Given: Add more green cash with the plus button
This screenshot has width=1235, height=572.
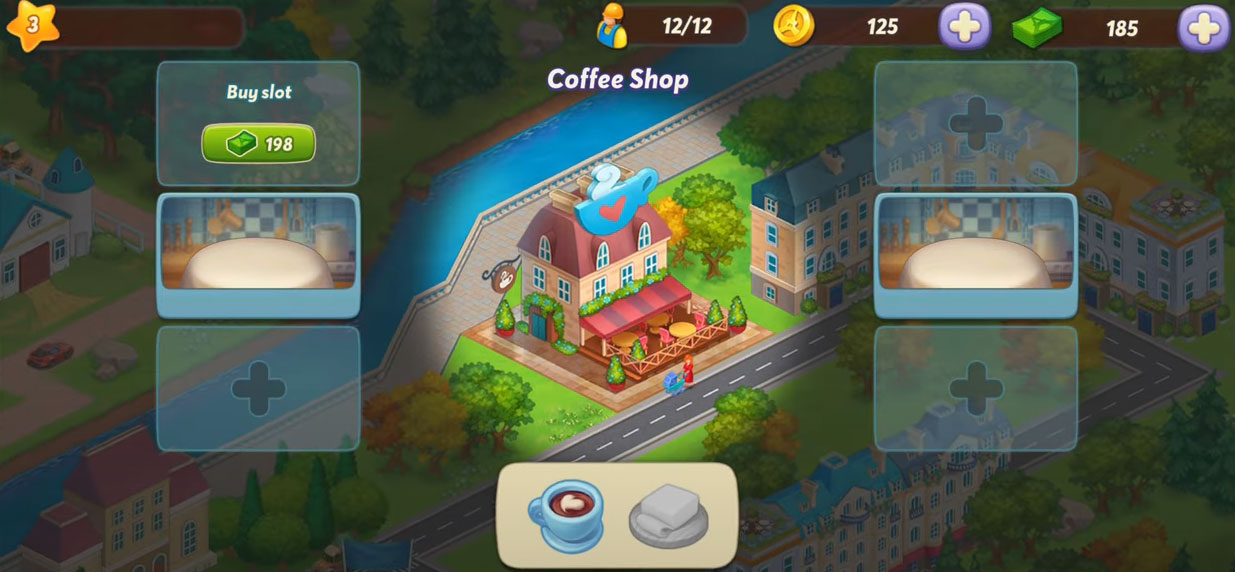Looking at the screenshot, I should (1203, 27).
